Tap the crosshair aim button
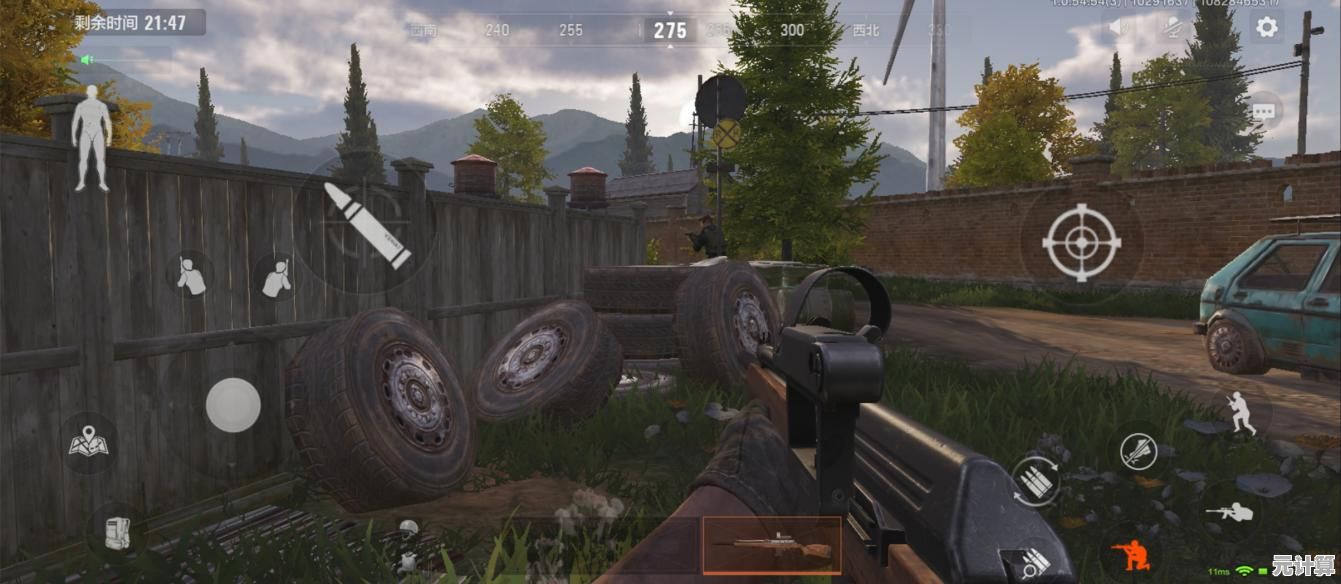 1081,241
